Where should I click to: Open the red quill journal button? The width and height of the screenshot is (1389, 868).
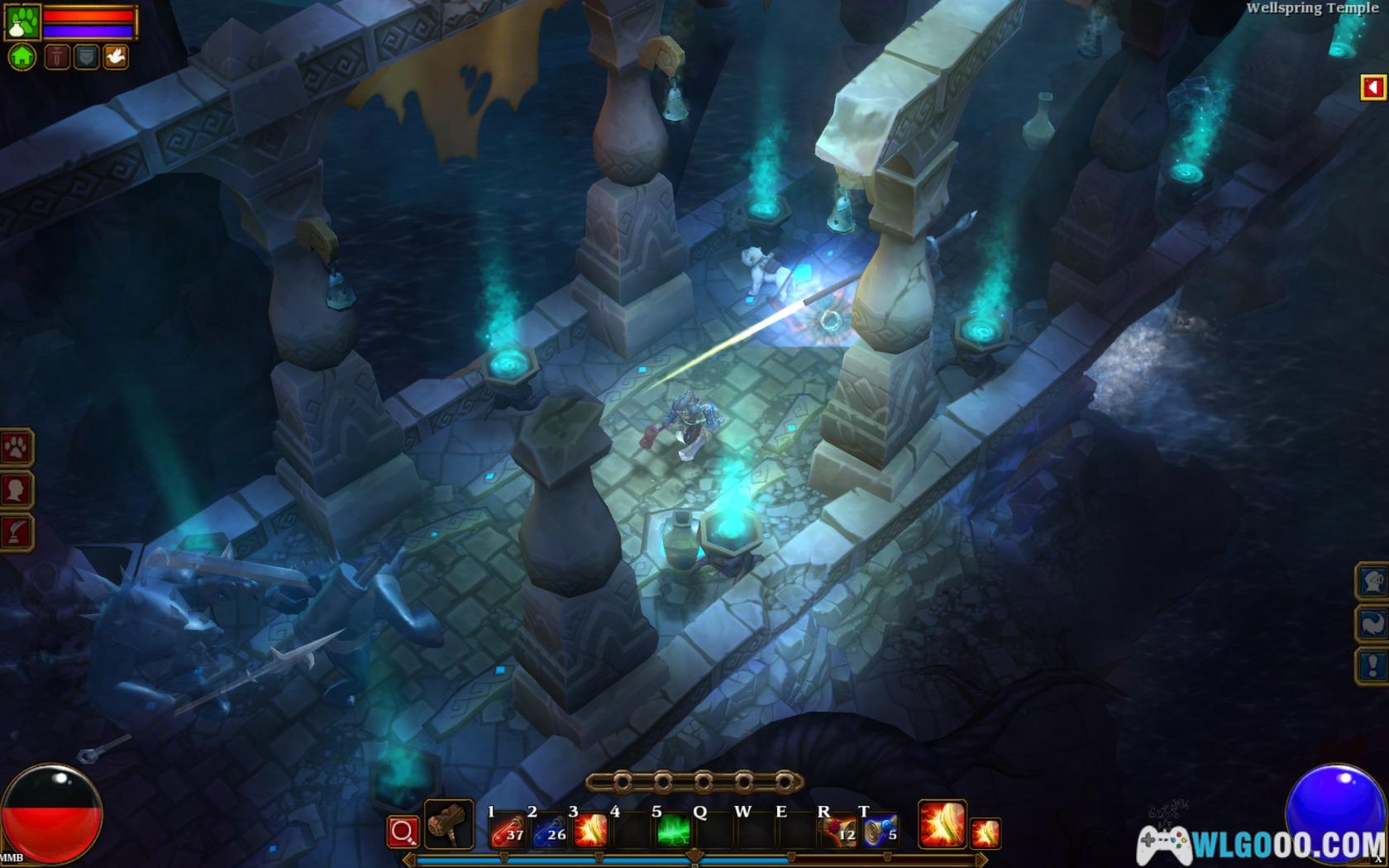pos(17,532)
